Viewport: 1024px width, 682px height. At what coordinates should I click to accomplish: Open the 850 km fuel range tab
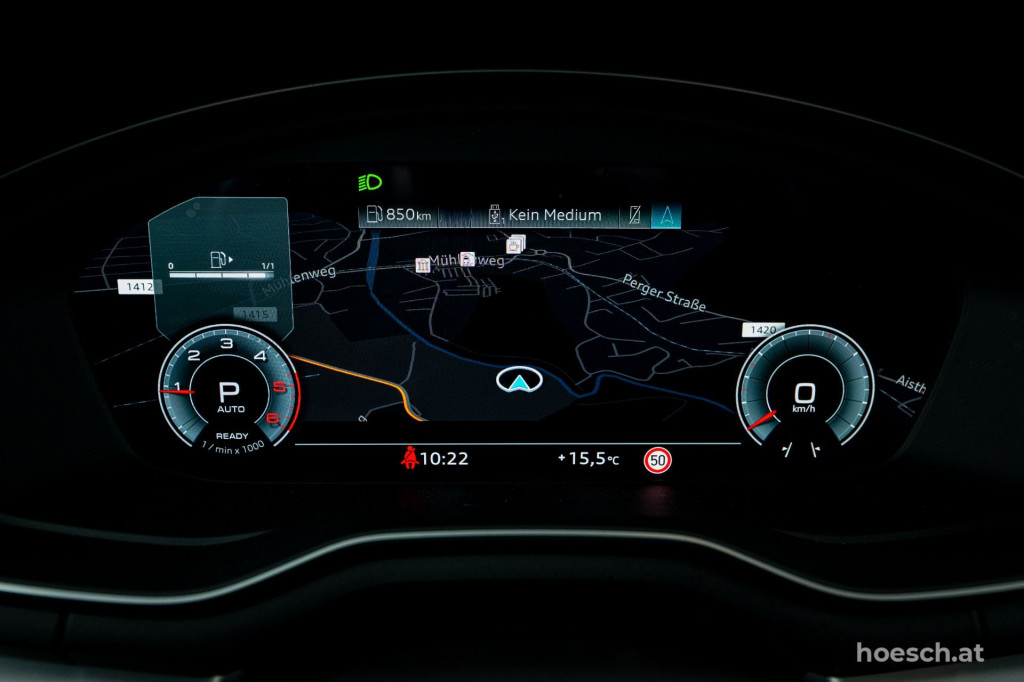click(x=399, y=215)
